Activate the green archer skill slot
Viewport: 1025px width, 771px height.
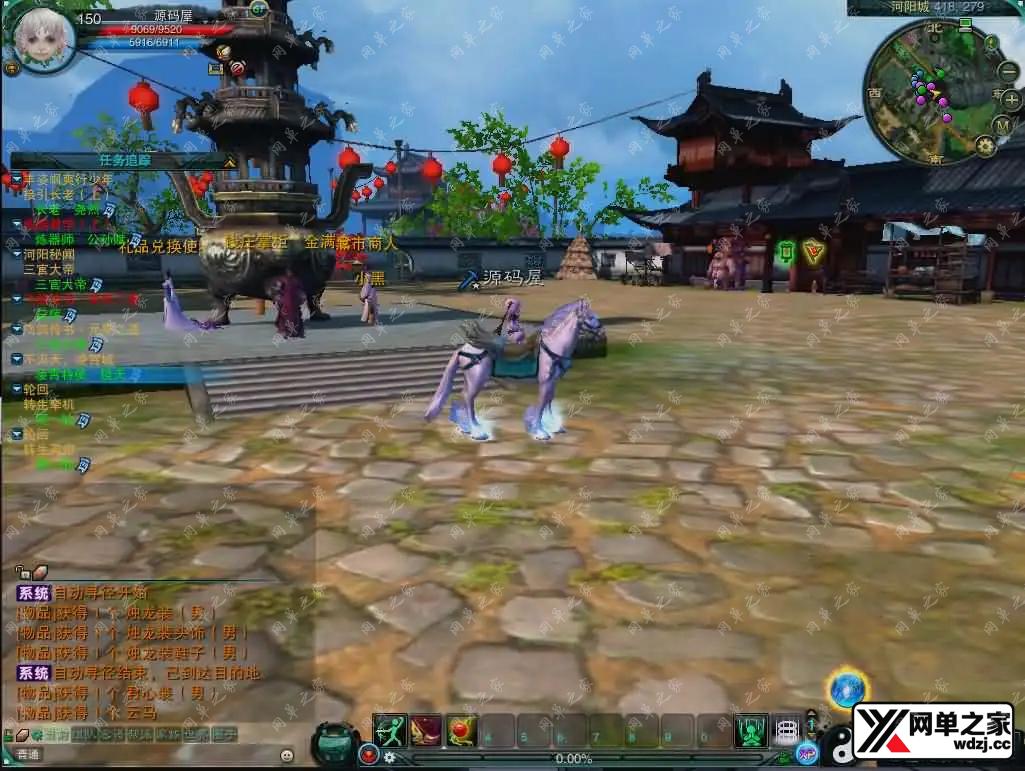tap(389, 730)
